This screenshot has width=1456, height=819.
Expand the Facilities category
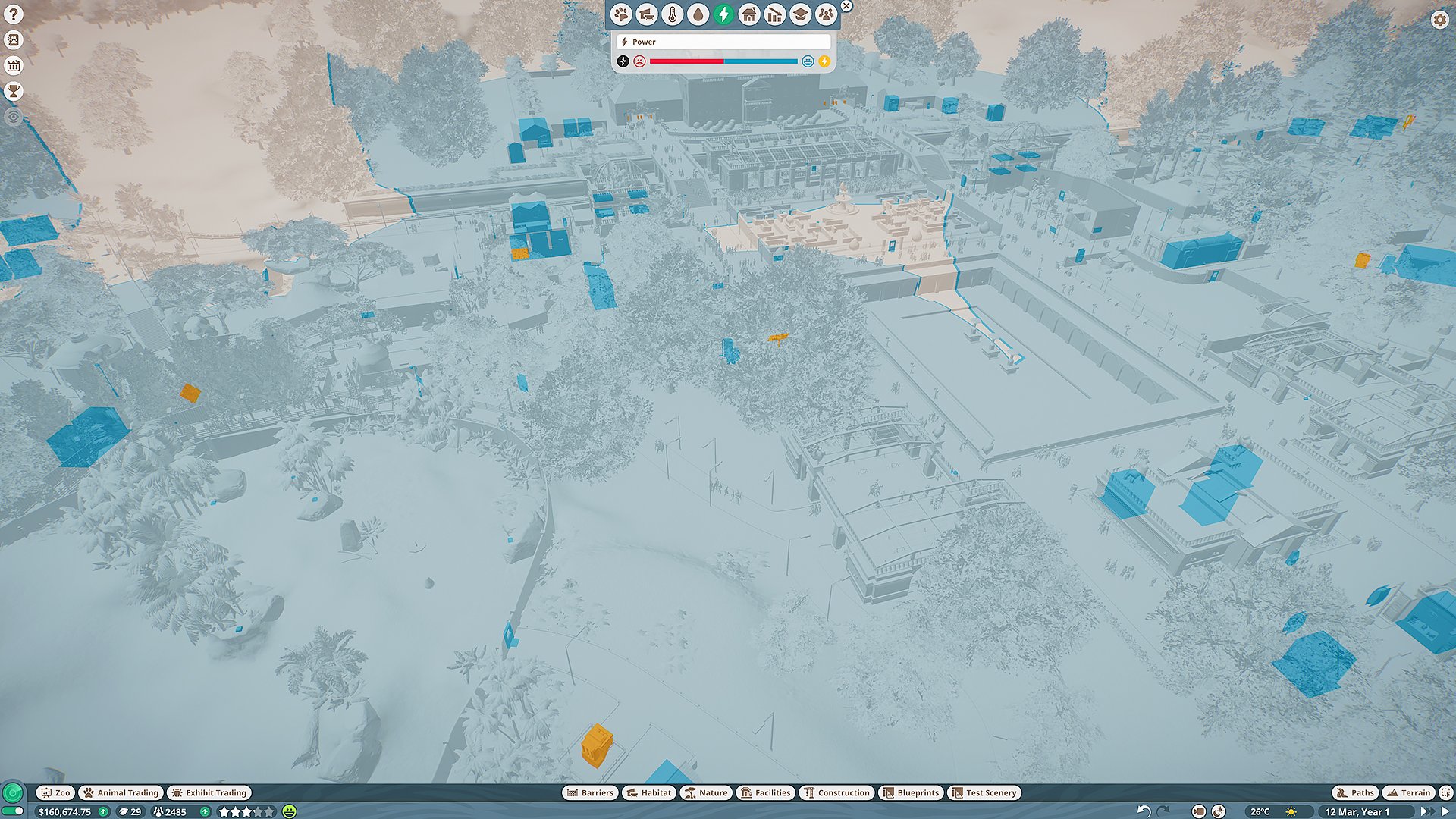click(764, 792)
